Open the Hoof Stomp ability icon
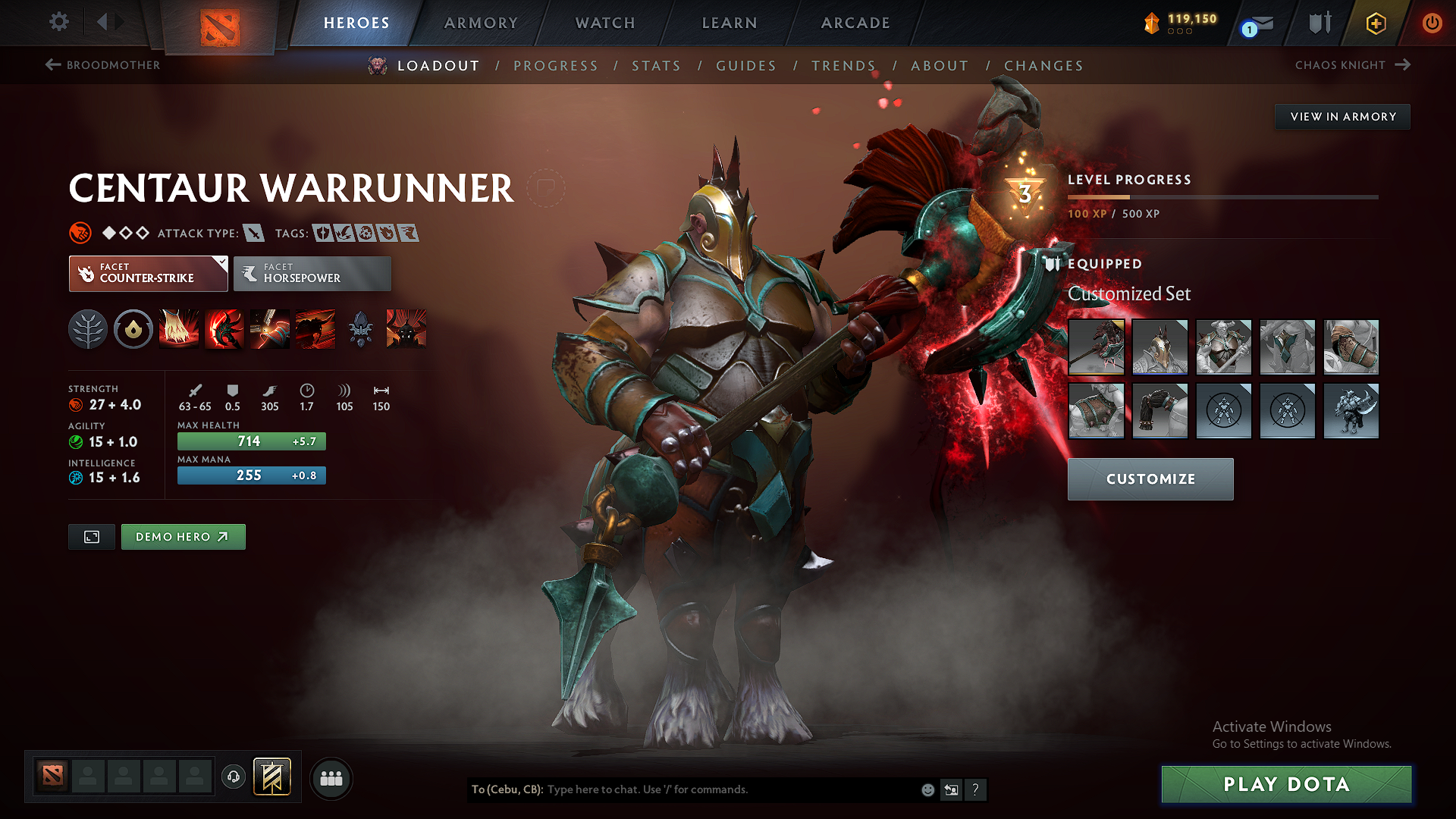The height and width of the screenshot is (819, 1456). click(178, 329)
